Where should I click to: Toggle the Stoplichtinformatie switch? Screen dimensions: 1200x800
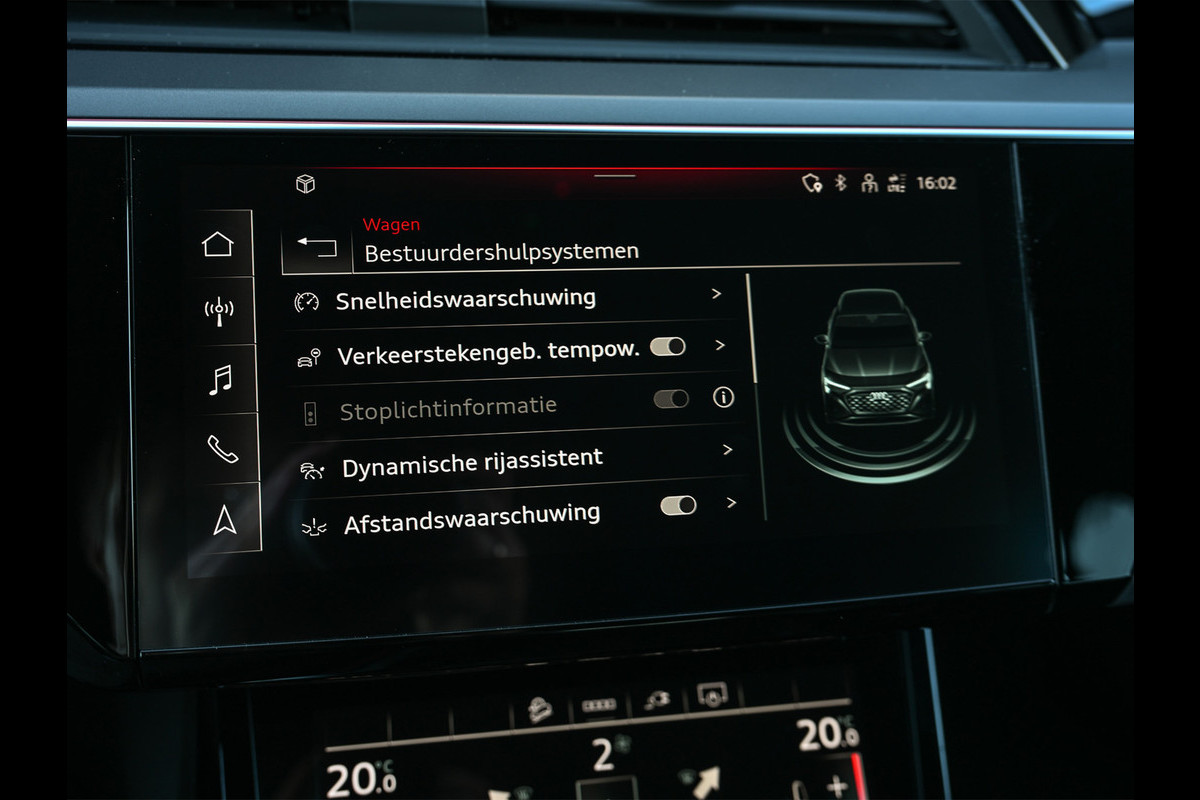click(x=671, y=399)
